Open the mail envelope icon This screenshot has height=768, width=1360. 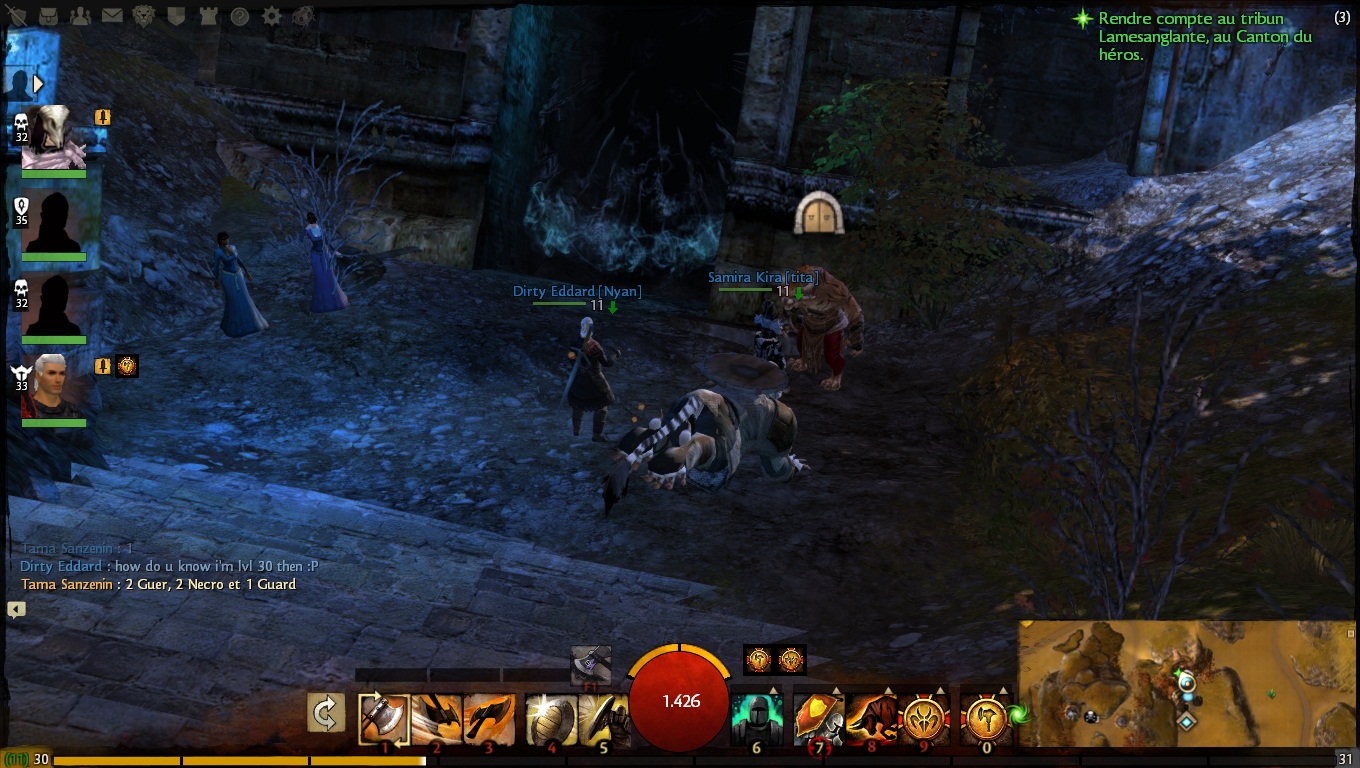[112, 16]
